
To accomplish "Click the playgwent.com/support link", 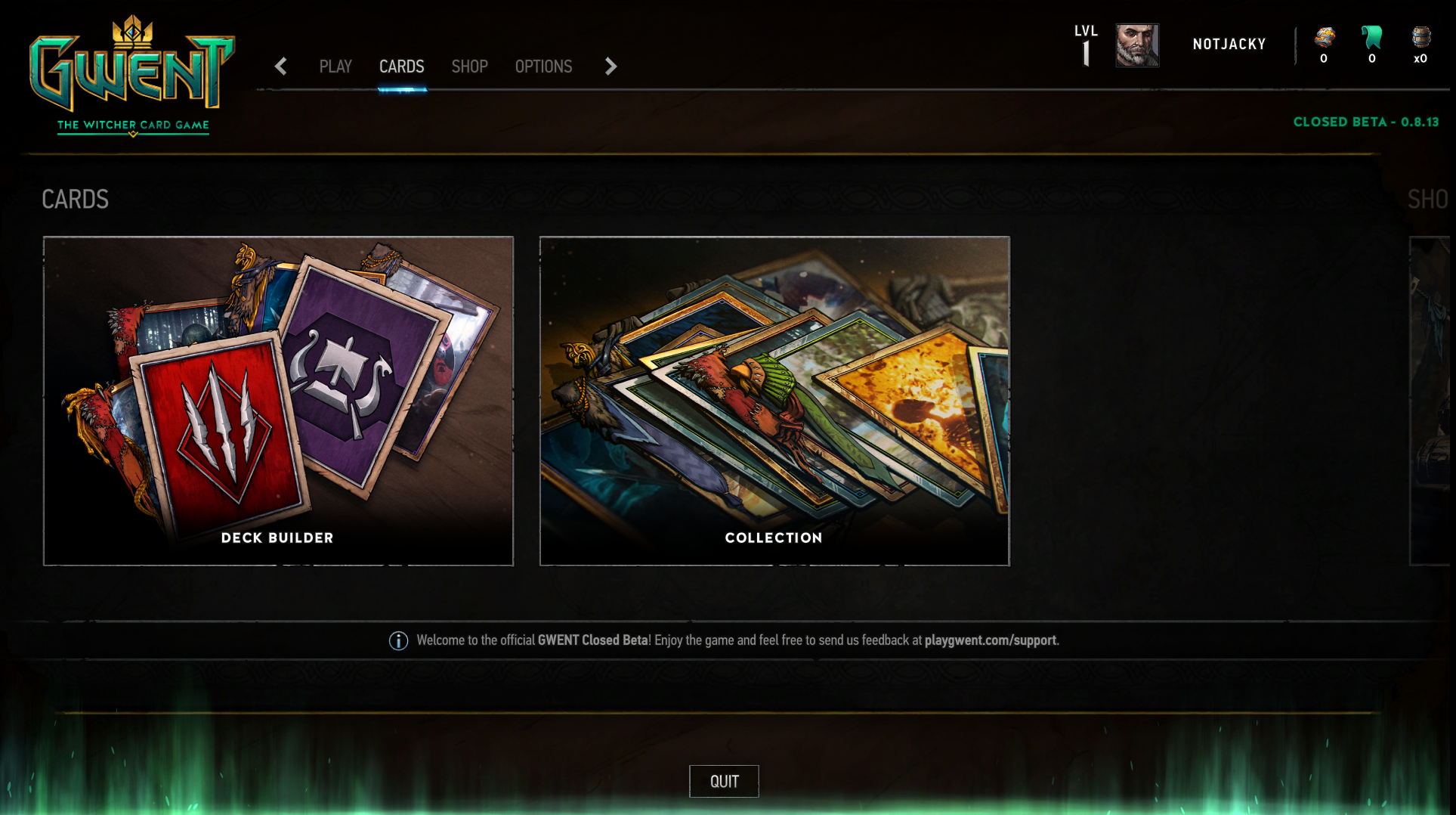I will 991,640.
